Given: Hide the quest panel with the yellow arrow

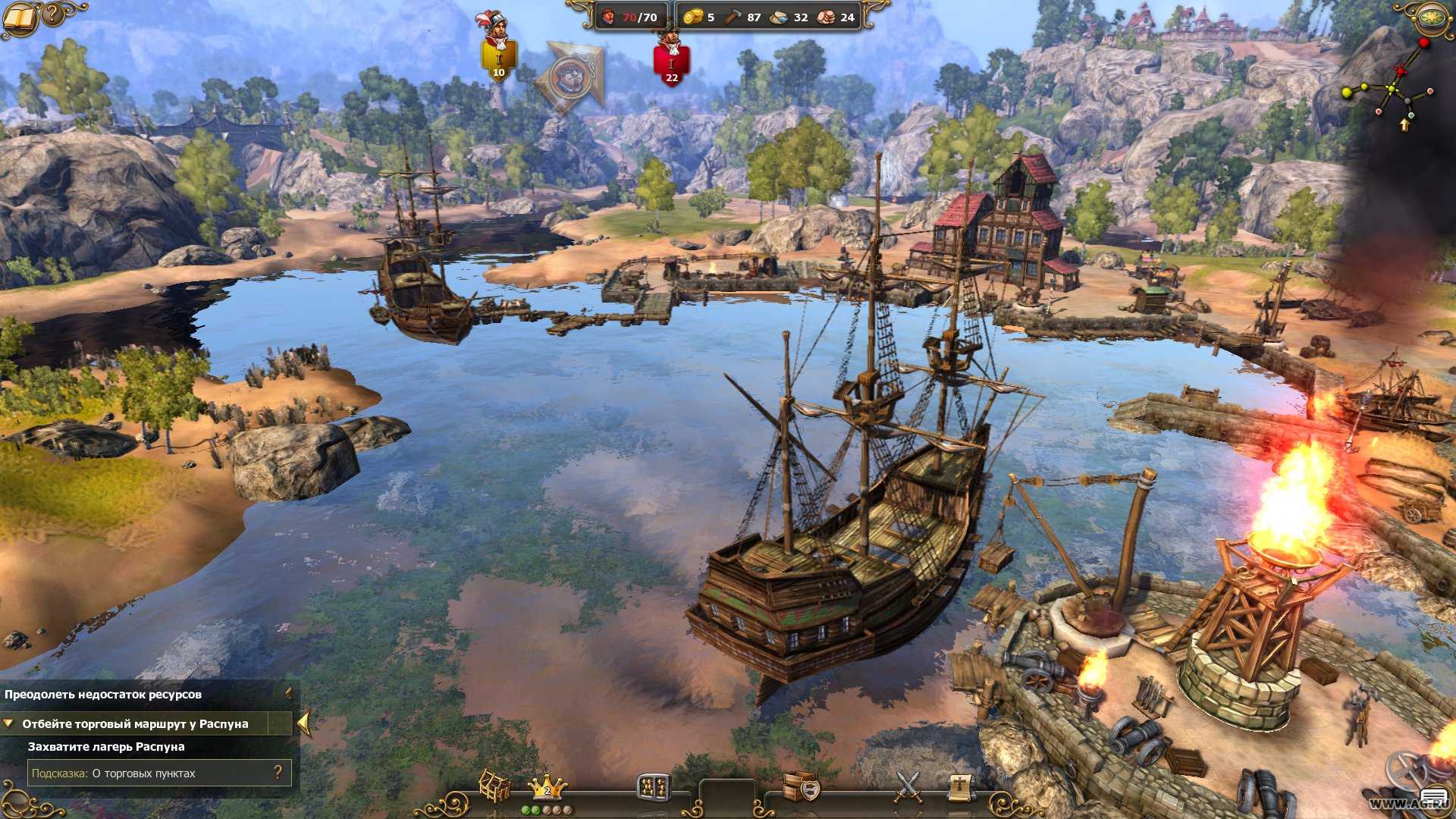Looking at the screenshot, I should click(304, 723).
